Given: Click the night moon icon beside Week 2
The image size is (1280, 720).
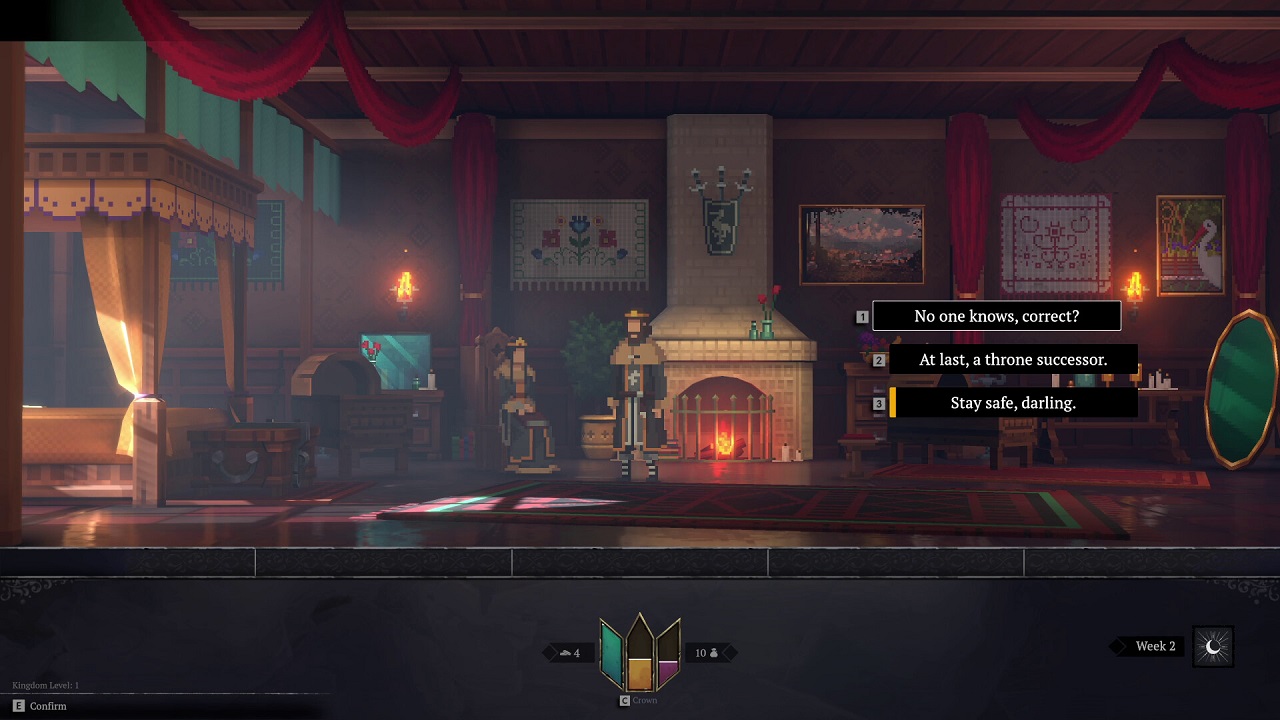Looking at the screenshot, I should click(x=1213, y=647).
